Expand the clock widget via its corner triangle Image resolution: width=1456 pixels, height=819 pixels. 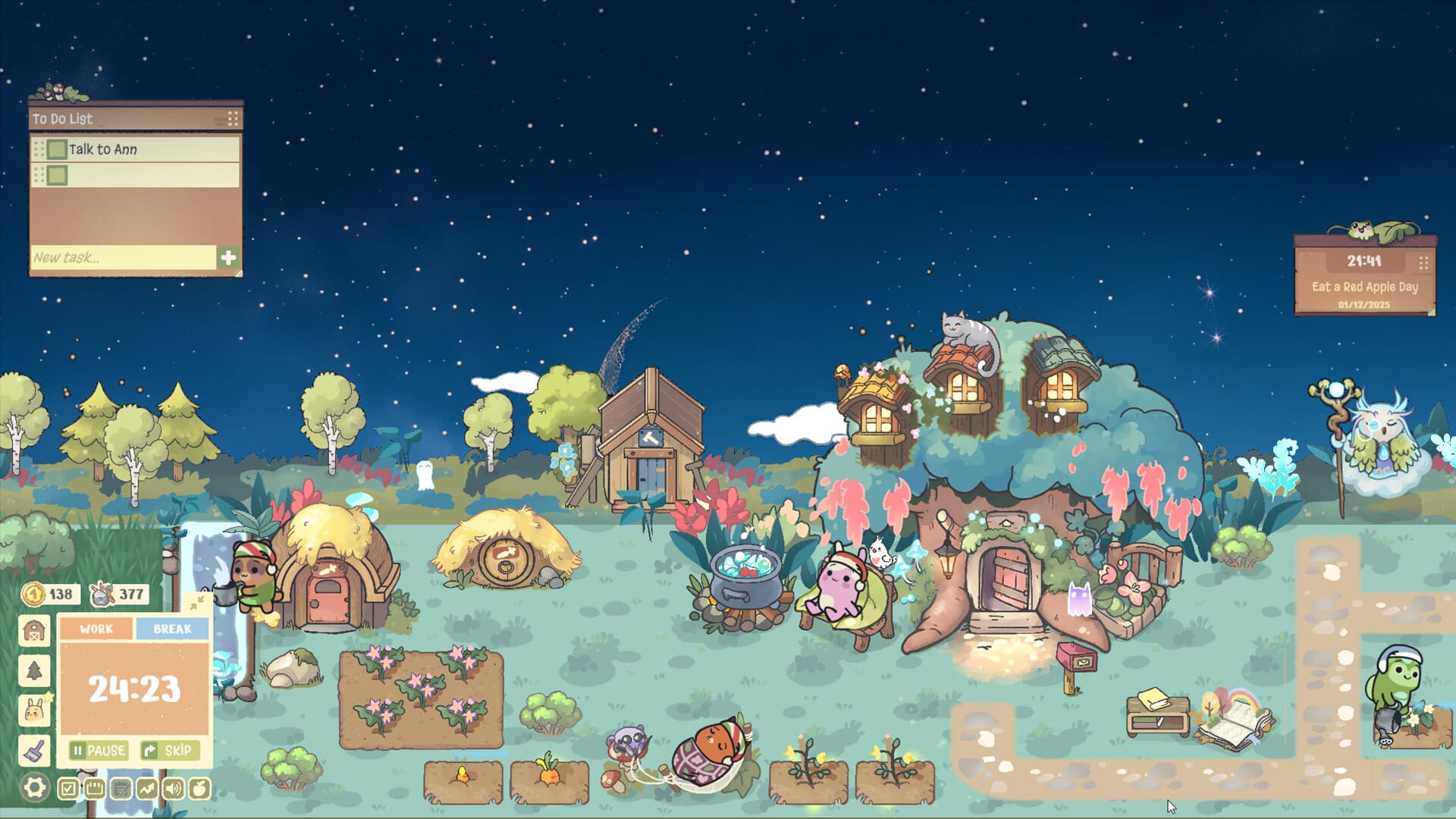point(1432,312)
